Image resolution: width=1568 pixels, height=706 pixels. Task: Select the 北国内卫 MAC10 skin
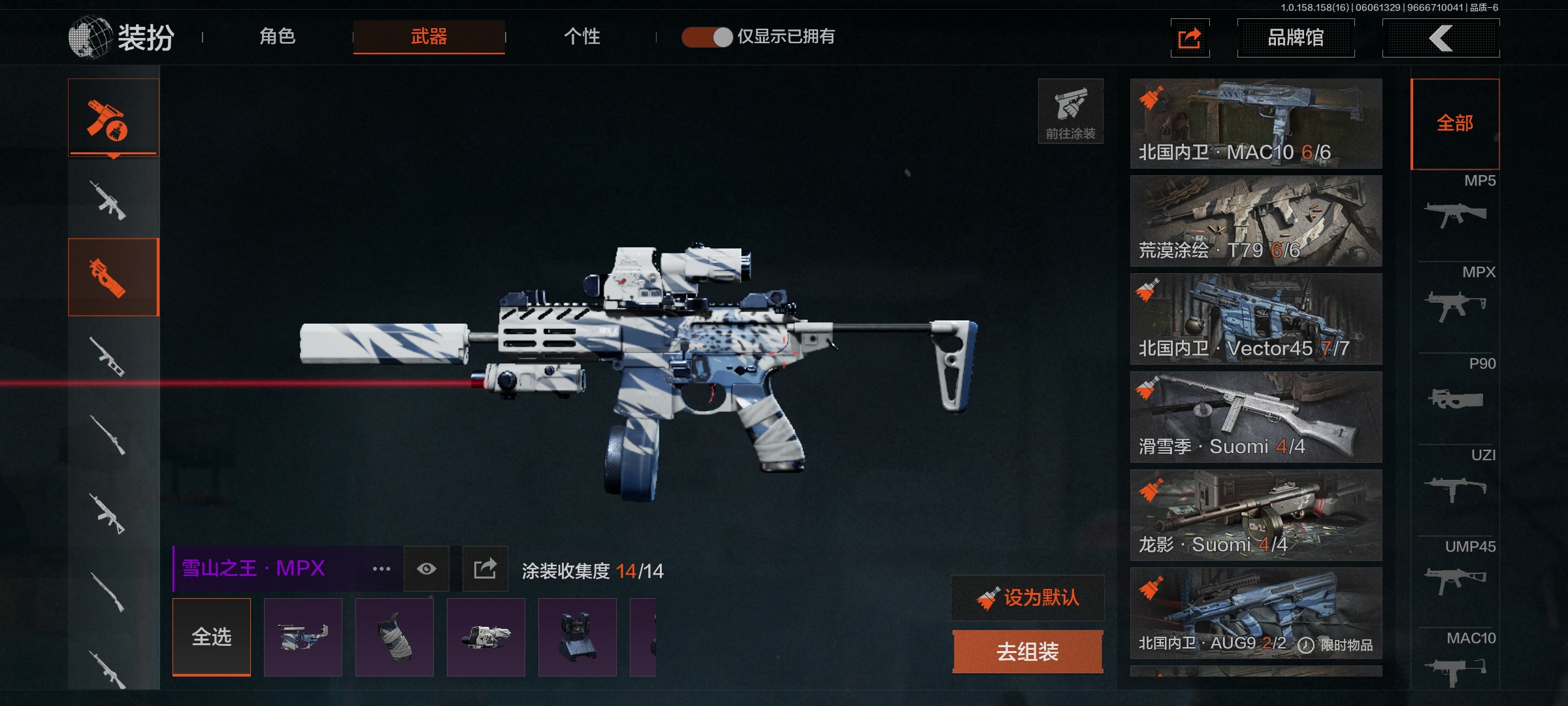(1256, 124)
